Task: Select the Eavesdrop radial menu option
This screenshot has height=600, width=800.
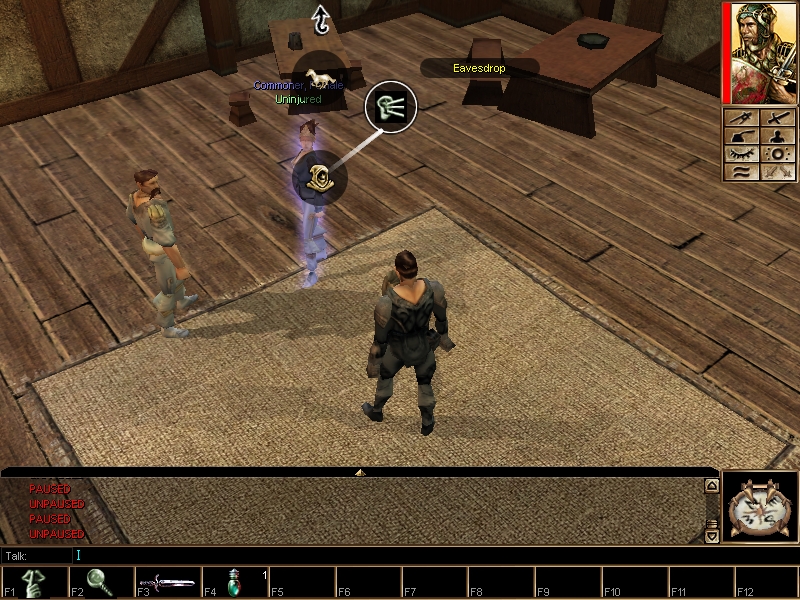Action: [390, 107]
